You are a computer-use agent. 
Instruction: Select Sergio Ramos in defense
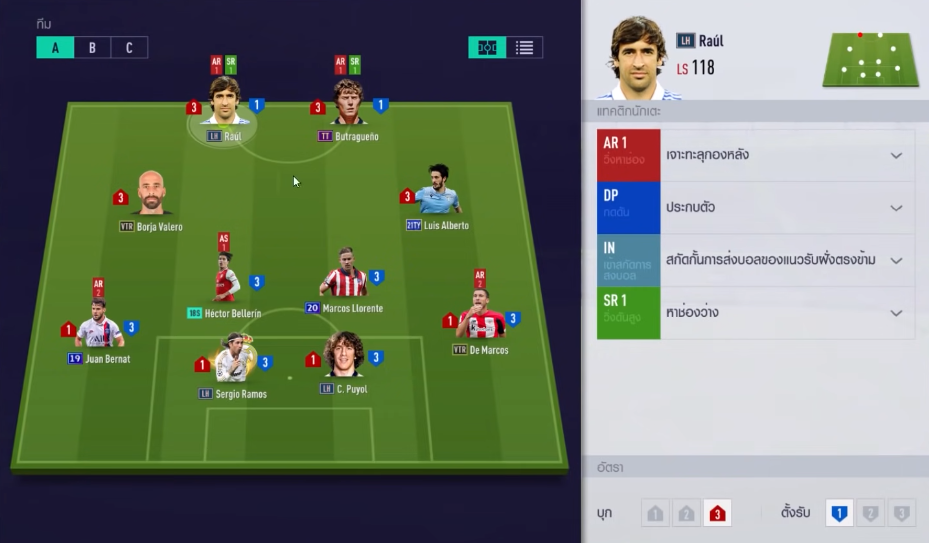pyautogui.click(x=233, y=360)
